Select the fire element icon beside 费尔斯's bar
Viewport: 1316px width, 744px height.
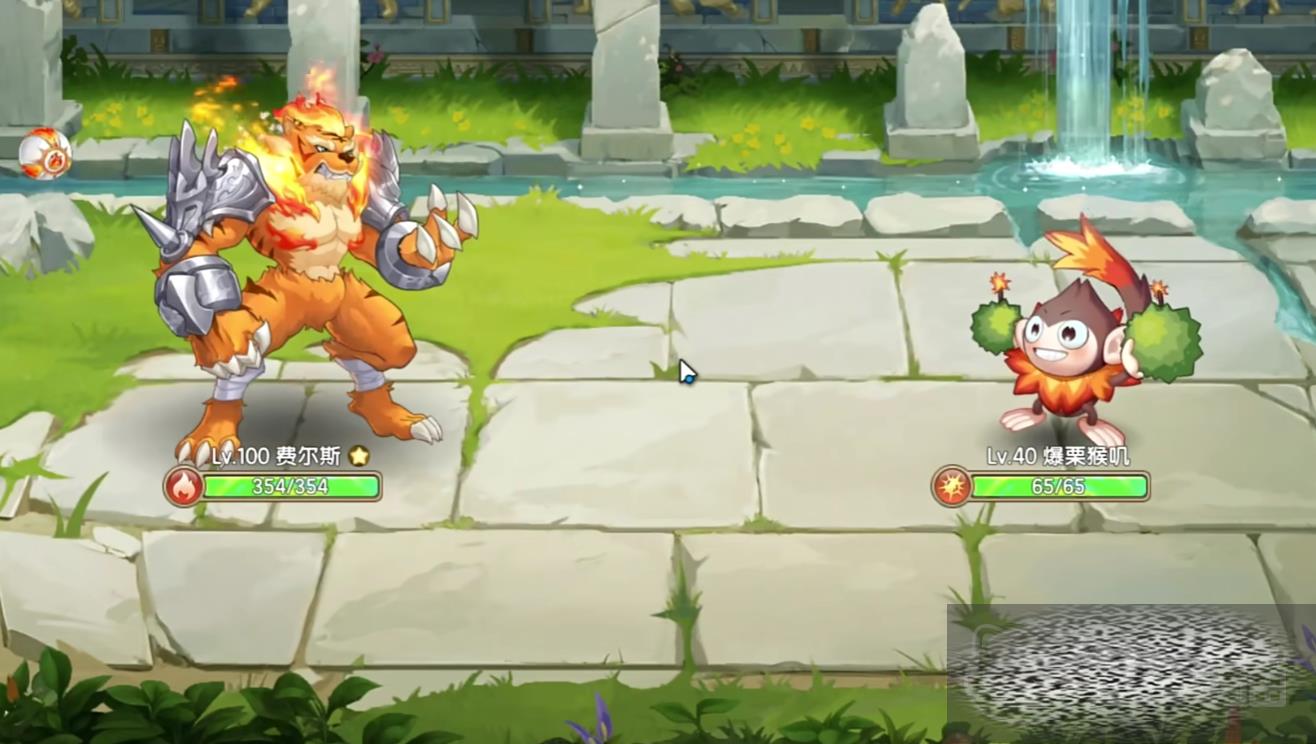click(183, 487)
